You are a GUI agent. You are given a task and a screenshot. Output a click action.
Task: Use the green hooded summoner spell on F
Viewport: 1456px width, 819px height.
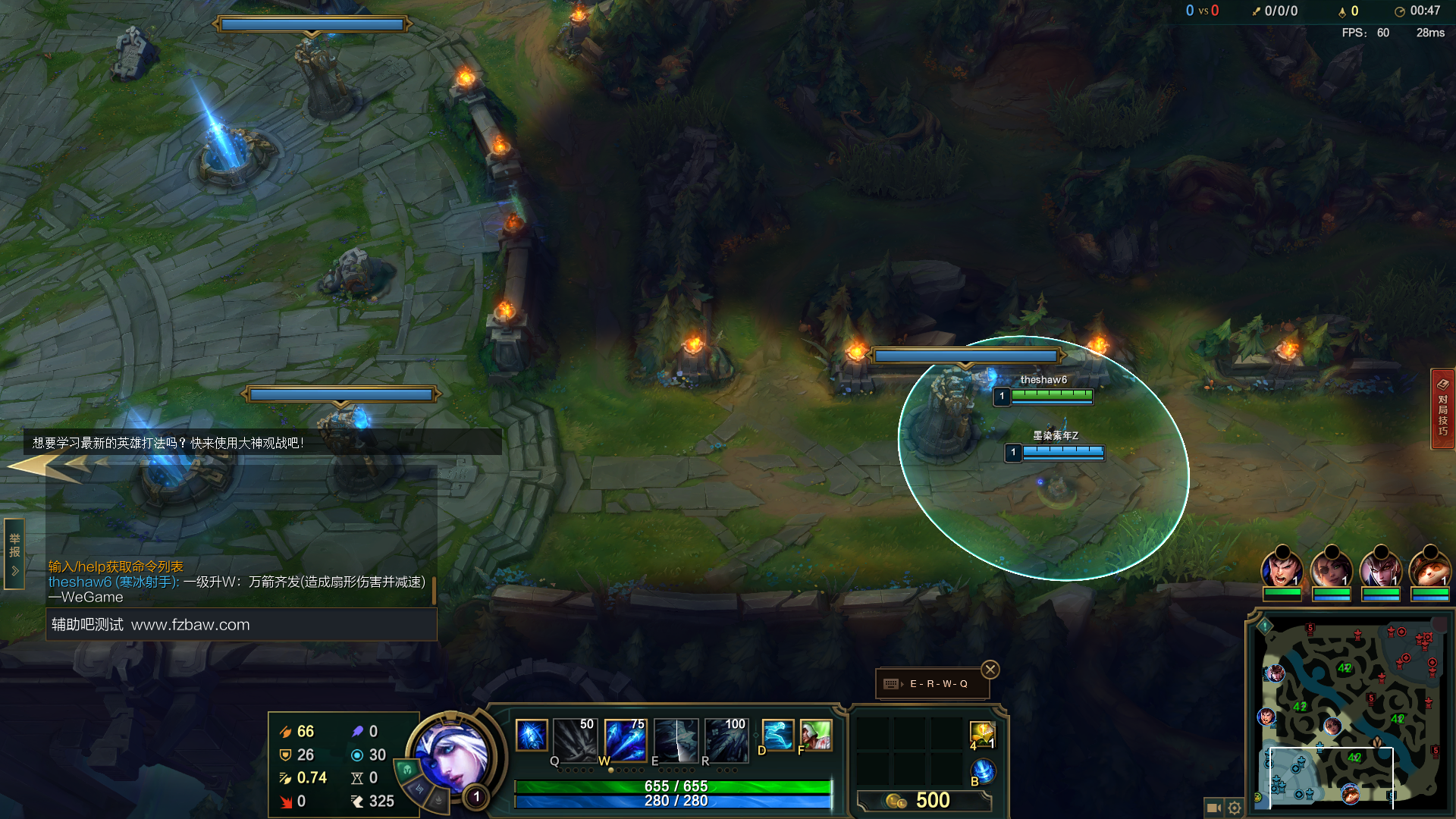coord(816,735)
